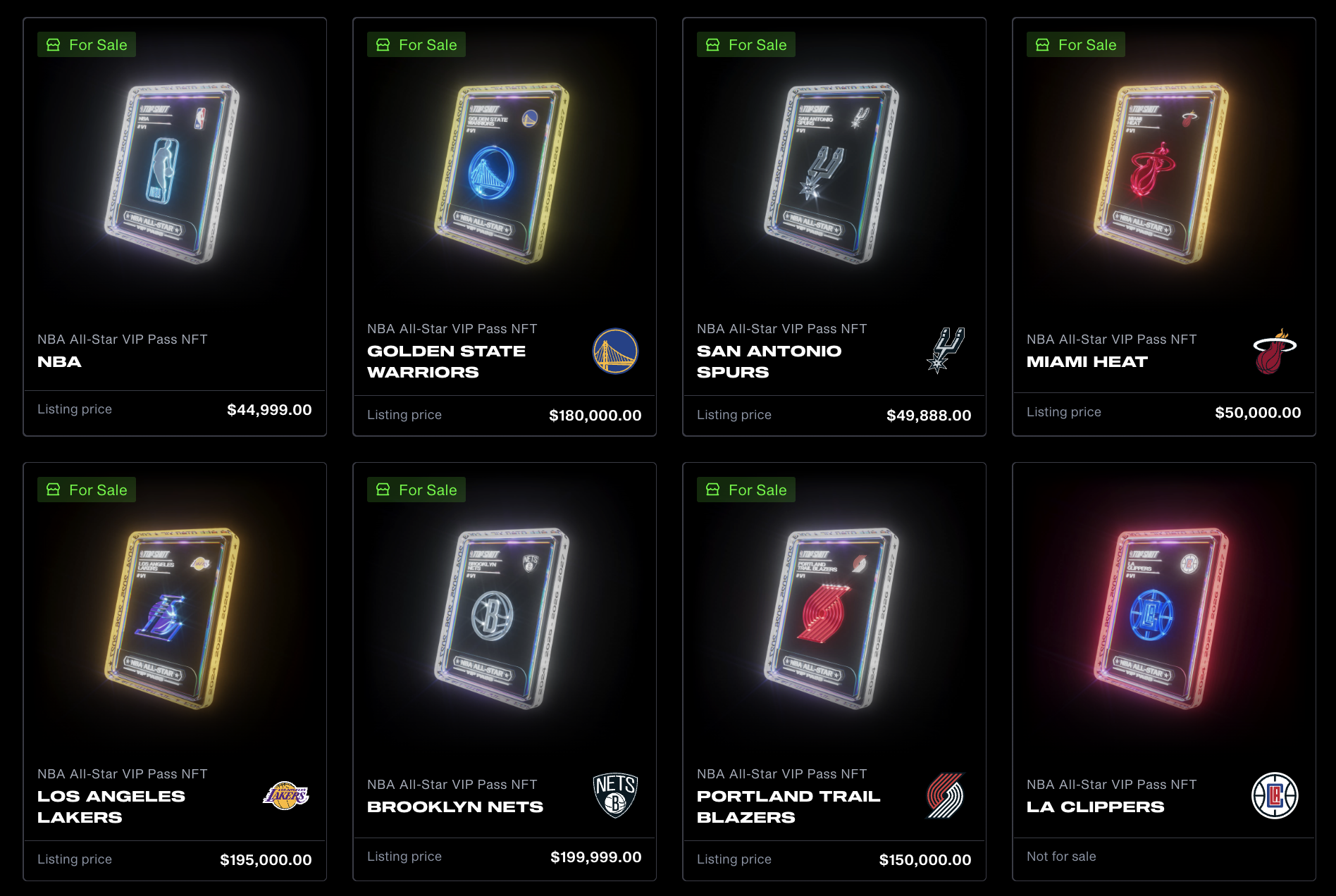This screenshot has height=896, width=1336.
Task: Click the Miami Heat team logo
Action: pyautogui.click(x=1274, y=351)
